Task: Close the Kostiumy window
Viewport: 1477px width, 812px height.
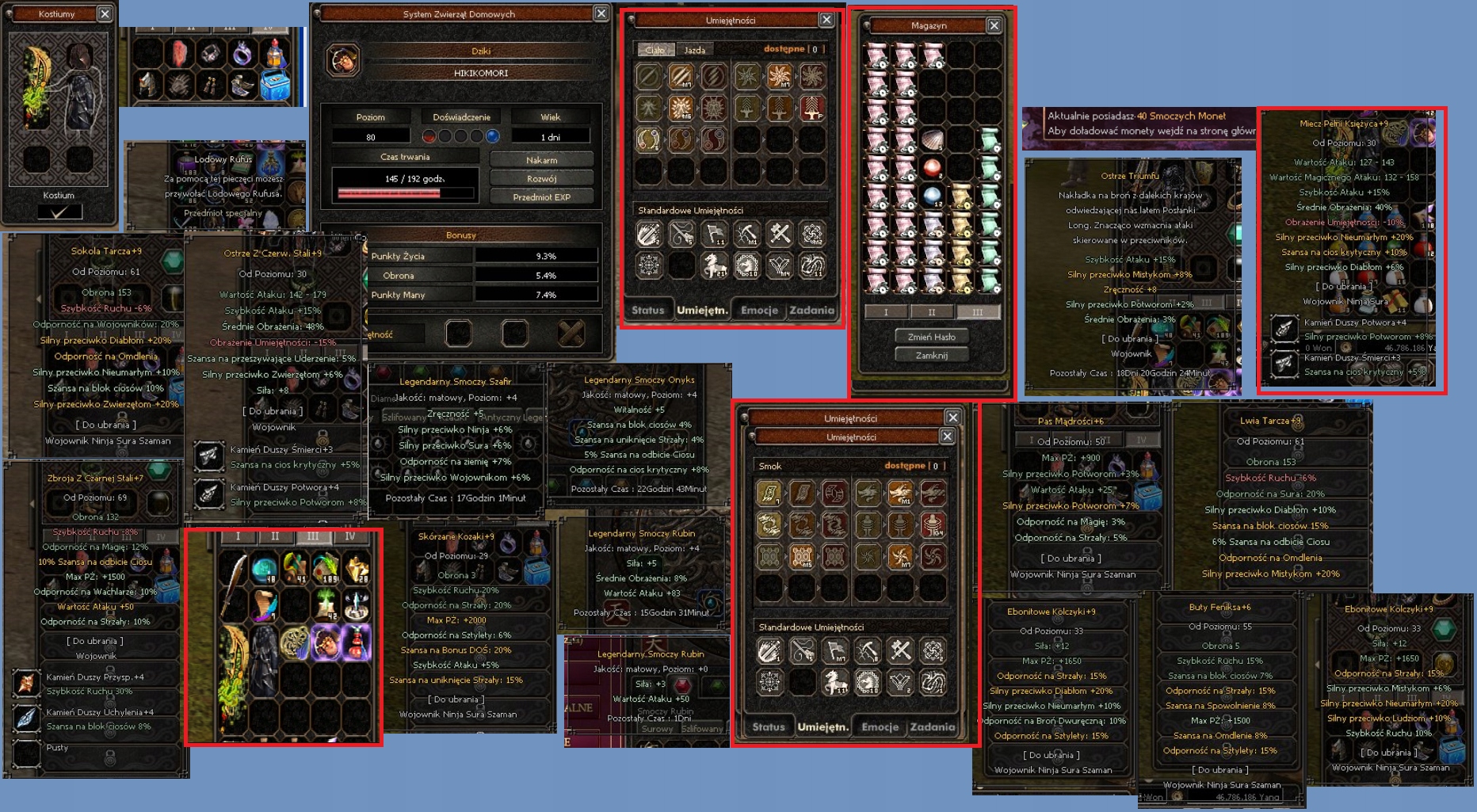Action: [x=105, y=14]
